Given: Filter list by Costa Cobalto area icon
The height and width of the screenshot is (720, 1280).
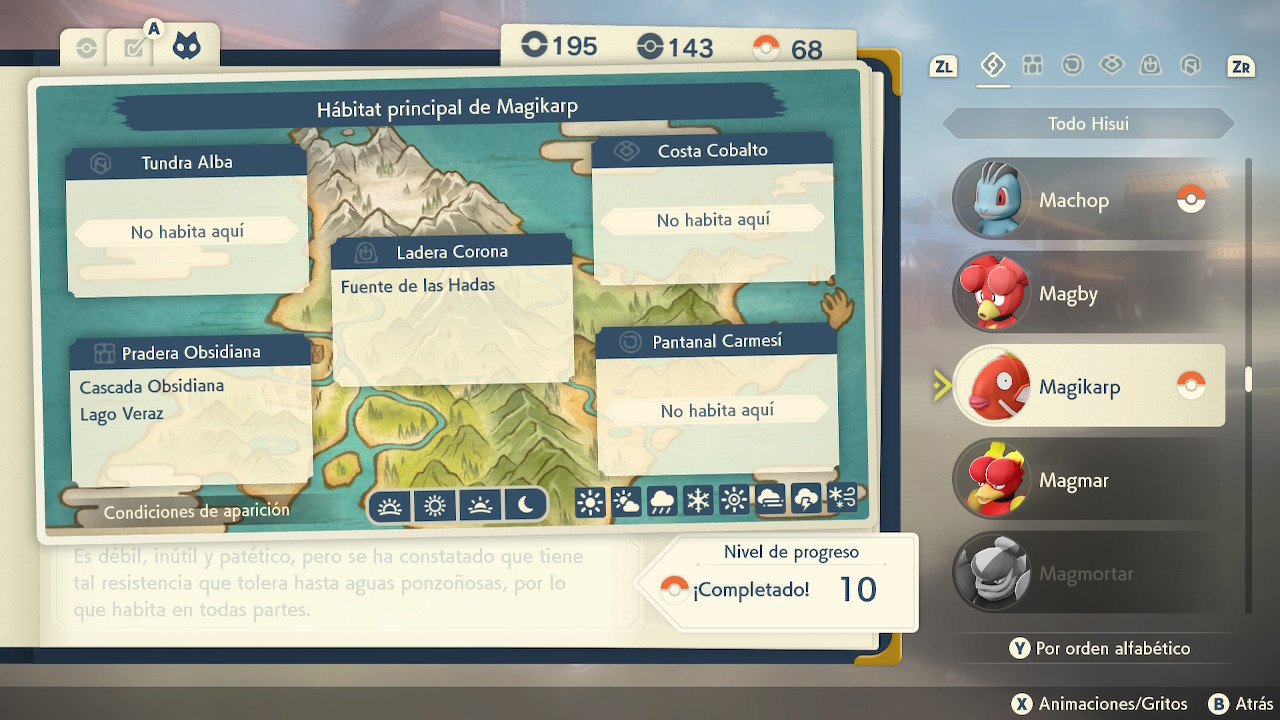Looking at the screenshot, I should tap(1111, 66).
